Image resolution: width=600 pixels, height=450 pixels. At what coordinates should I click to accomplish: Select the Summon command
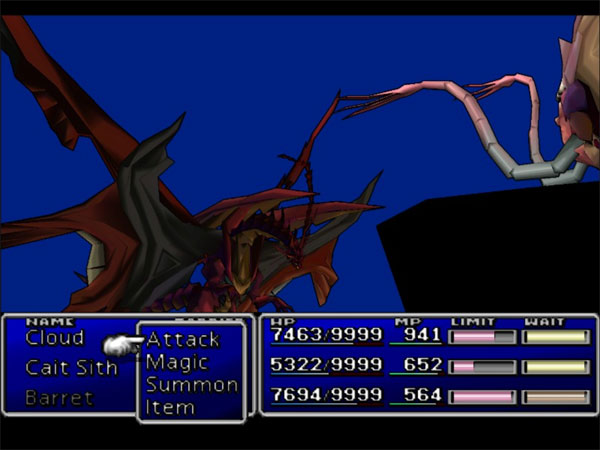tap(191, 385)
